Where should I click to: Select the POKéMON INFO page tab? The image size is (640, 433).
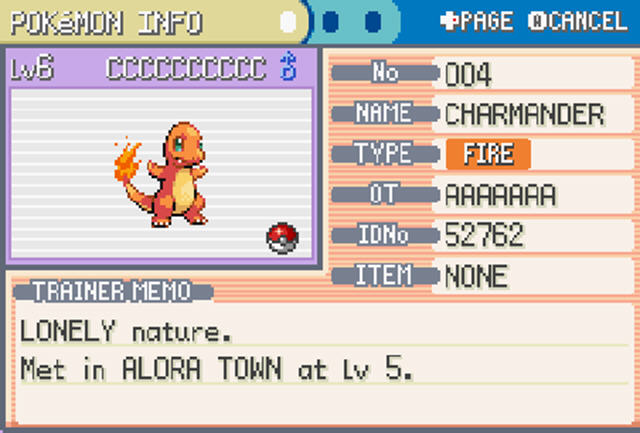coord(105,21)
